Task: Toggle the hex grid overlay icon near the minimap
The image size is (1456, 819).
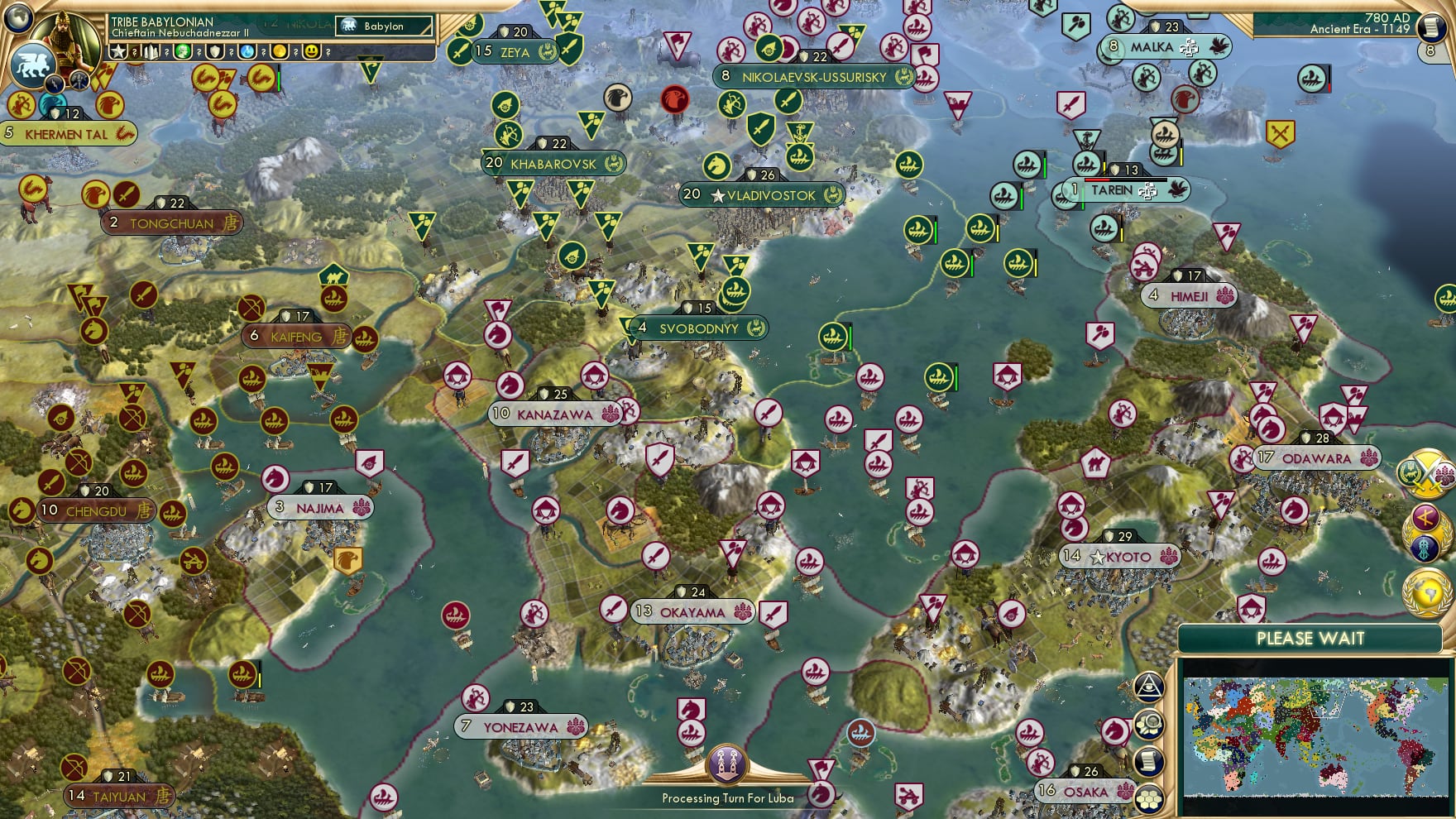Action: tap(1150, 797)
